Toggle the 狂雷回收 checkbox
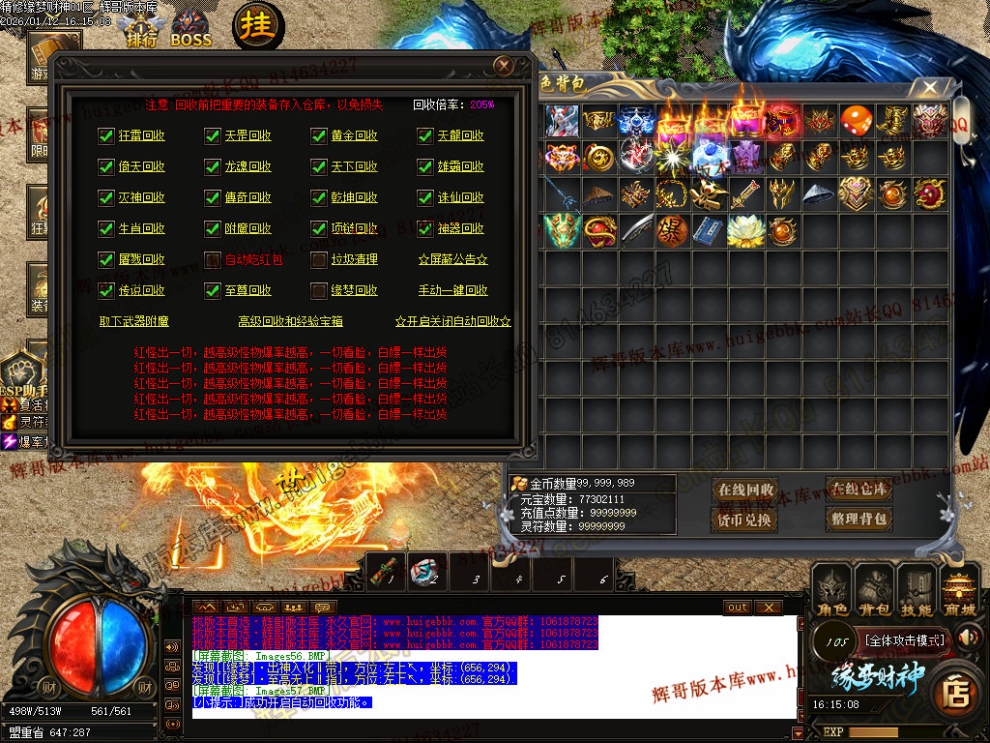990x743 pixels. (106, 136)
